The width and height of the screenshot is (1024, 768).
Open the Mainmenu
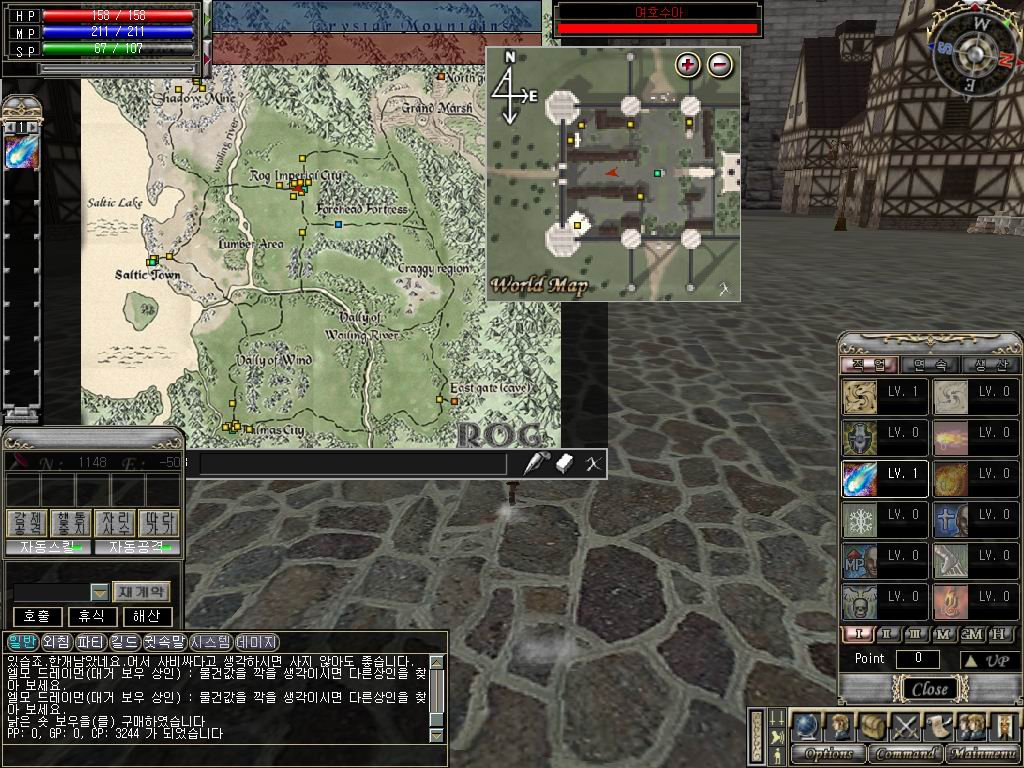(982, 753)
